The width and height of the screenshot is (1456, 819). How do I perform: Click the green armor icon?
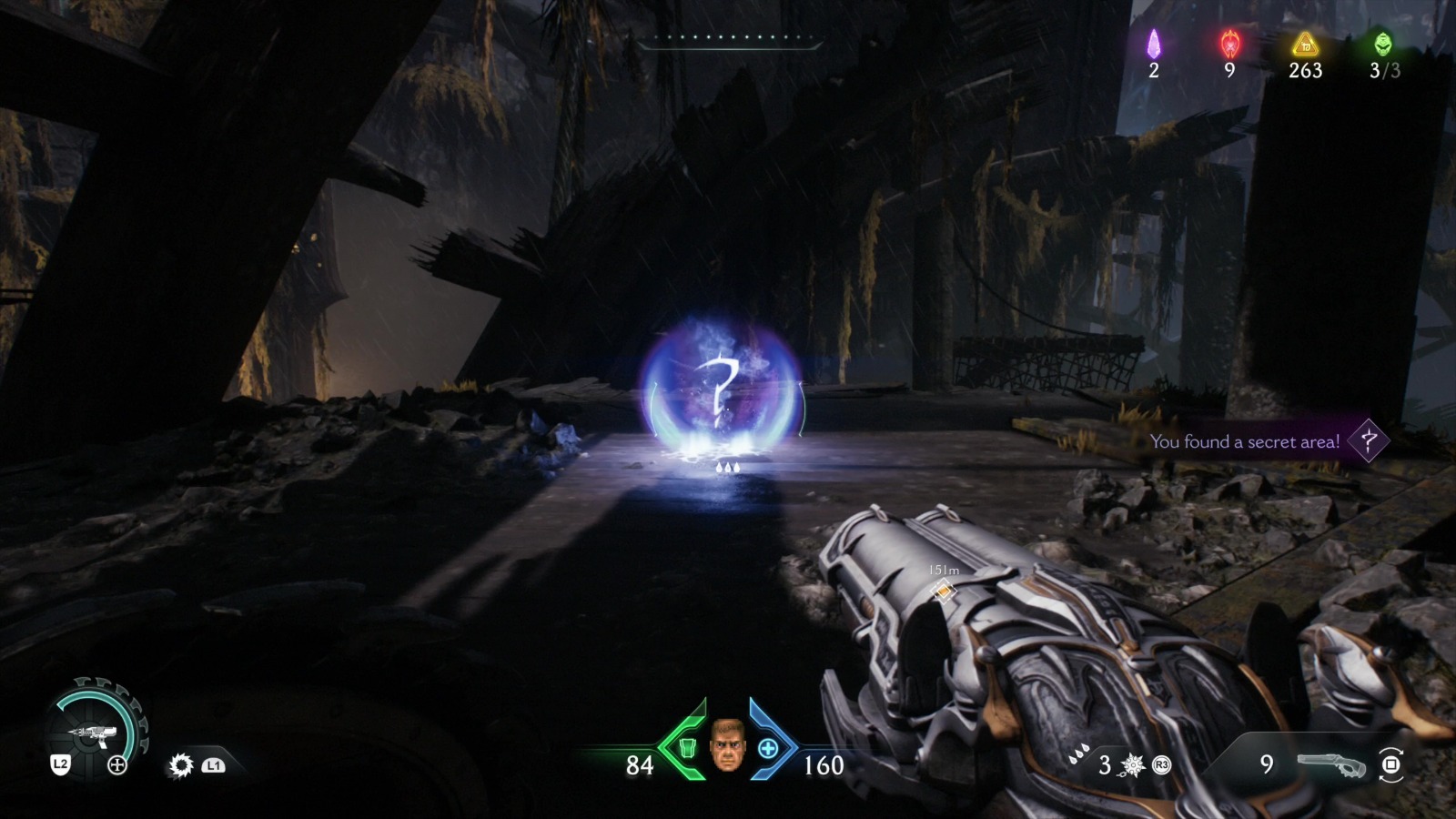click(689, 749)
